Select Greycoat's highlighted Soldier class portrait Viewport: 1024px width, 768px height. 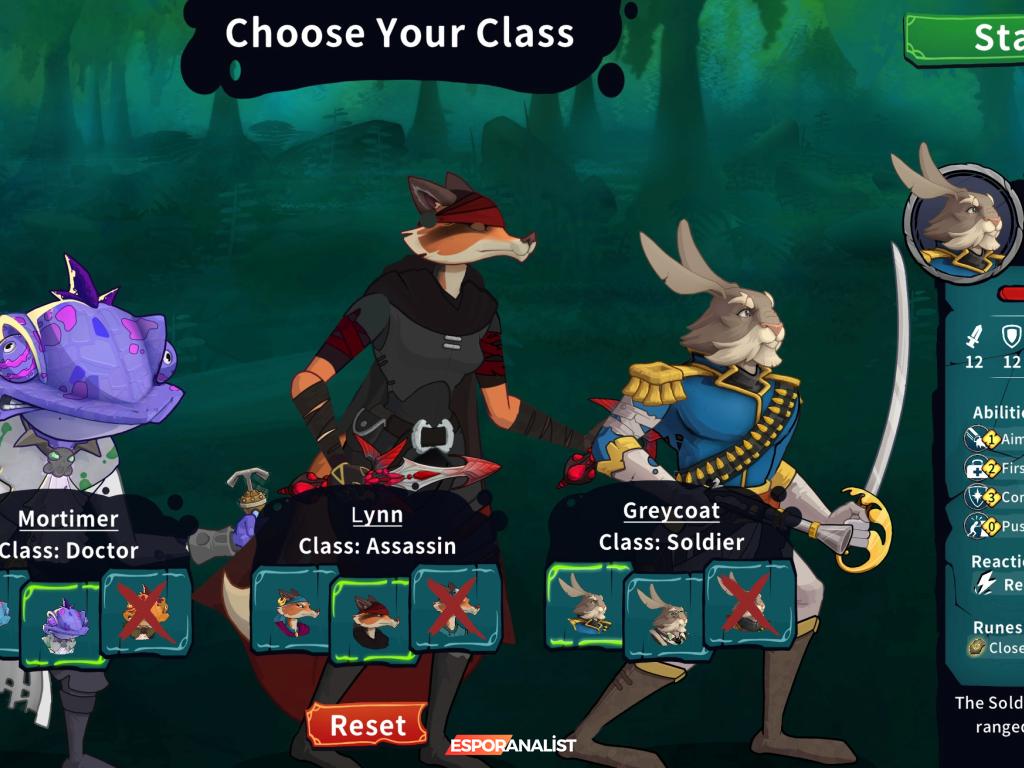coord(587,603)
